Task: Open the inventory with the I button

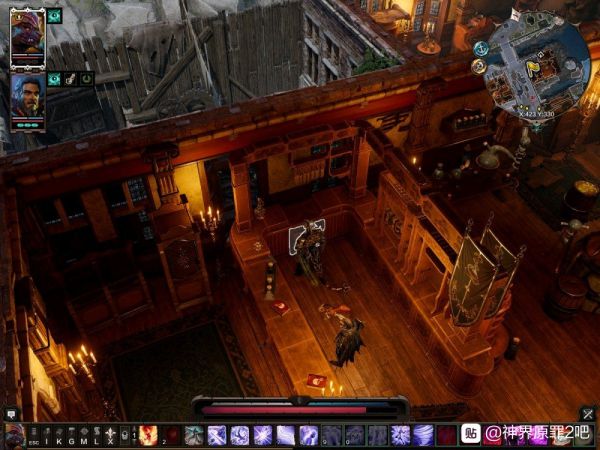Action: 46,435
